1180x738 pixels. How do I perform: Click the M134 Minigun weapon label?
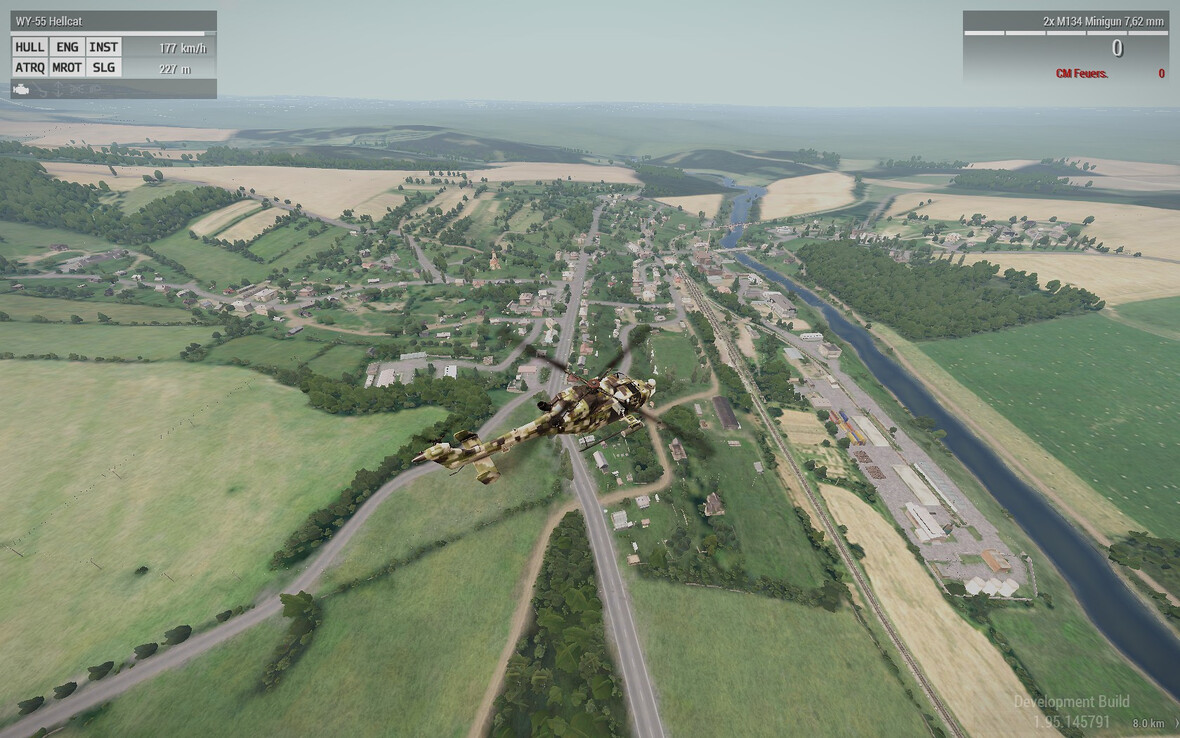click(x=1103, y=21)
